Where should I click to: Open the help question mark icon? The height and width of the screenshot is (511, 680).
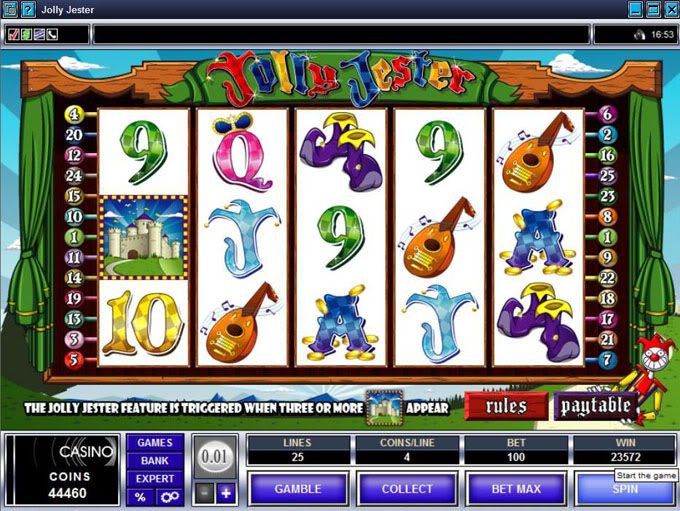click(x=27, y=9)
